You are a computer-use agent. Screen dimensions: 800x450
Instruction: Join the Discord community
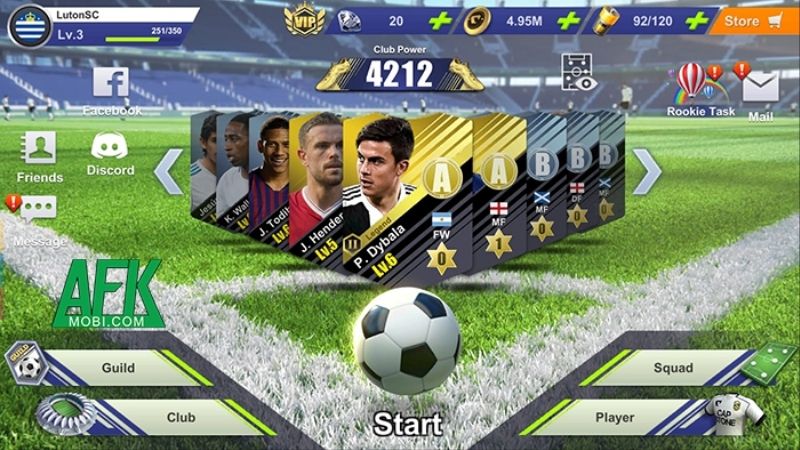tap(110, 153)
